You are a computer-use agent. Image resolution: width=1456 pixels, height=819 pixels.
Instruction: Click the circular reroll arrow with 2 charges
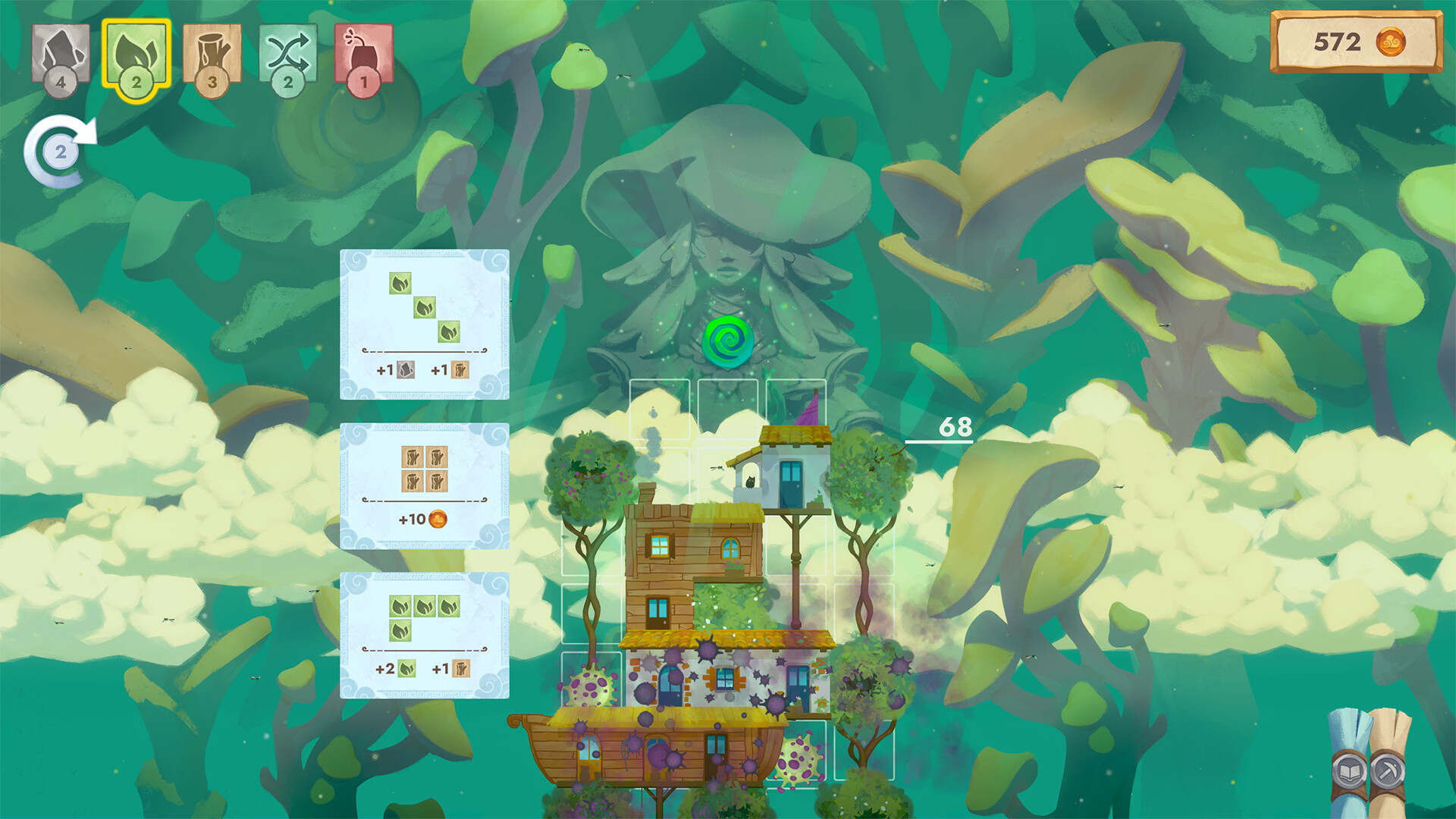pyautogui.click(x=59, y=150)
